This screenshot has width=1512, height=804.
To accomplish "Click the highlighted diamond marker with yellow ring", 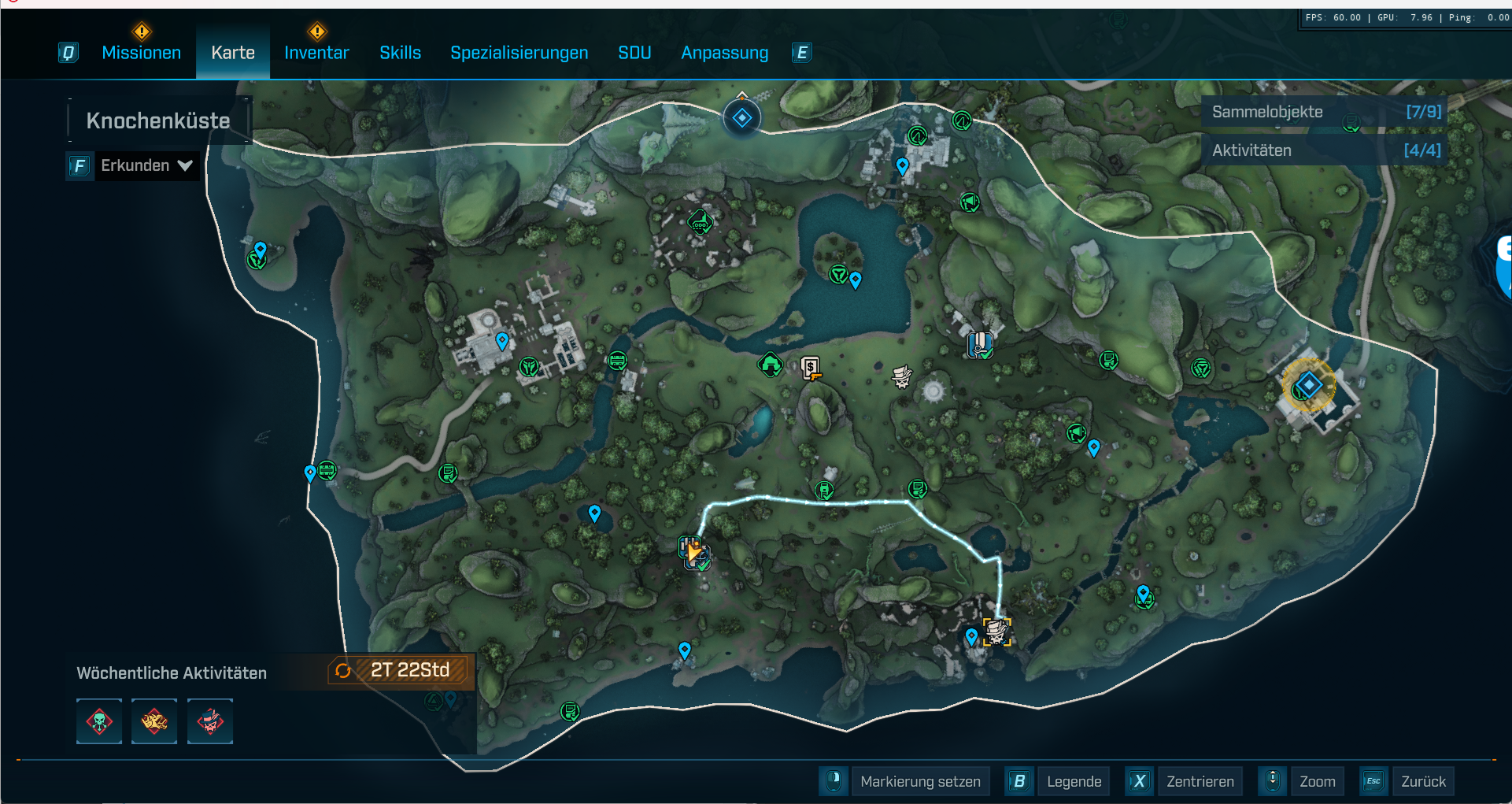I will (x=1308, y=385).
